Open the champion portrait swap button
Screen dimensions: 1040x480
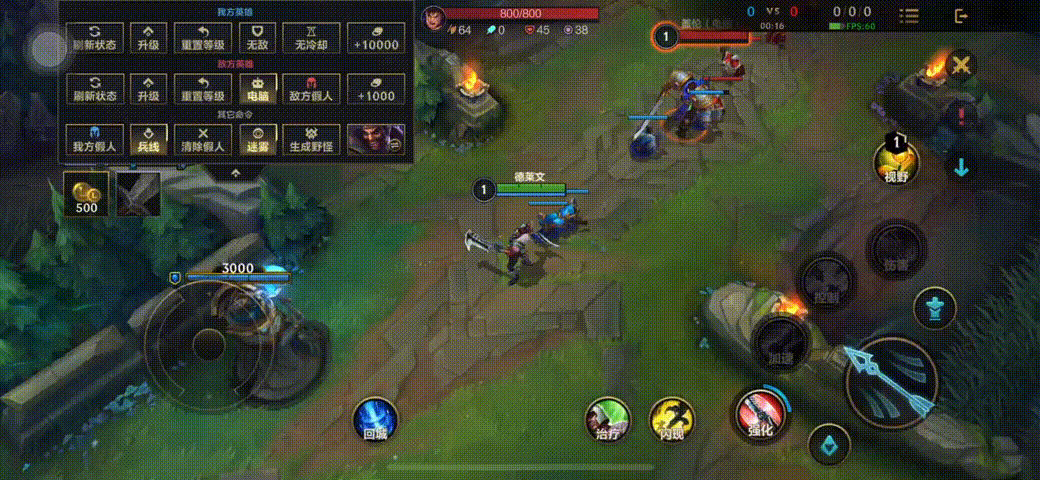[x=375, y=139]
